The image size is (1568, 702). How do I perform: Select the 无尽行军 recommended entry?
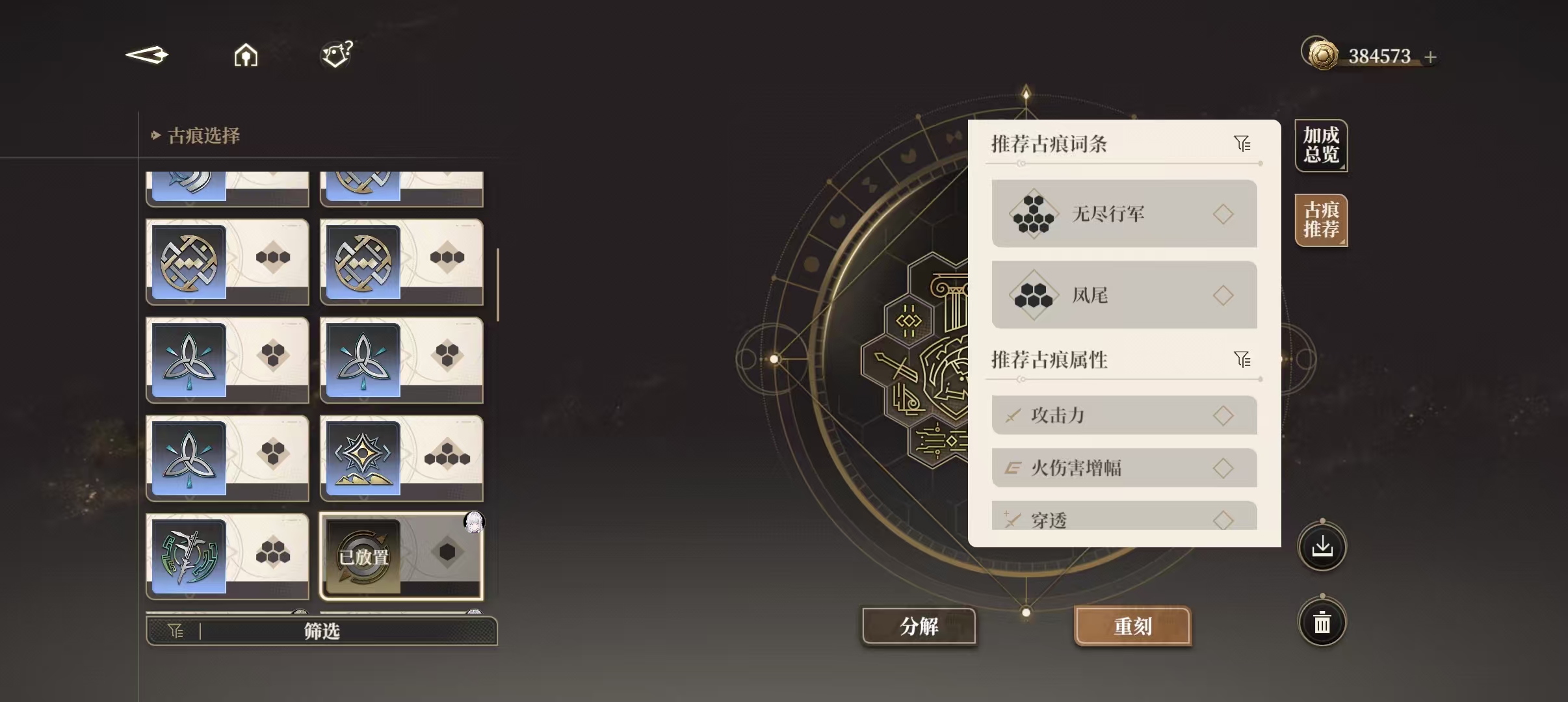(x=1124, y=214)
